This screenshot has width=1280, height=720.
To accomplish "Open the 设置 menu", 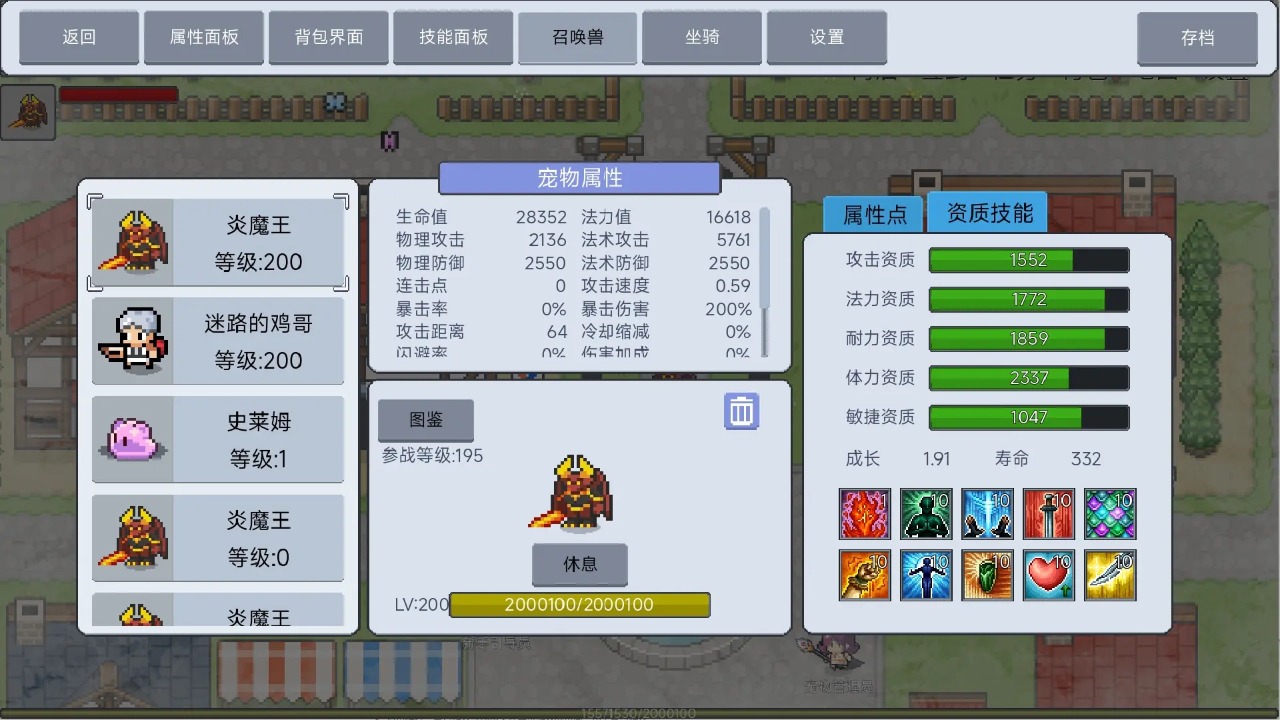I will coord(827,37).
